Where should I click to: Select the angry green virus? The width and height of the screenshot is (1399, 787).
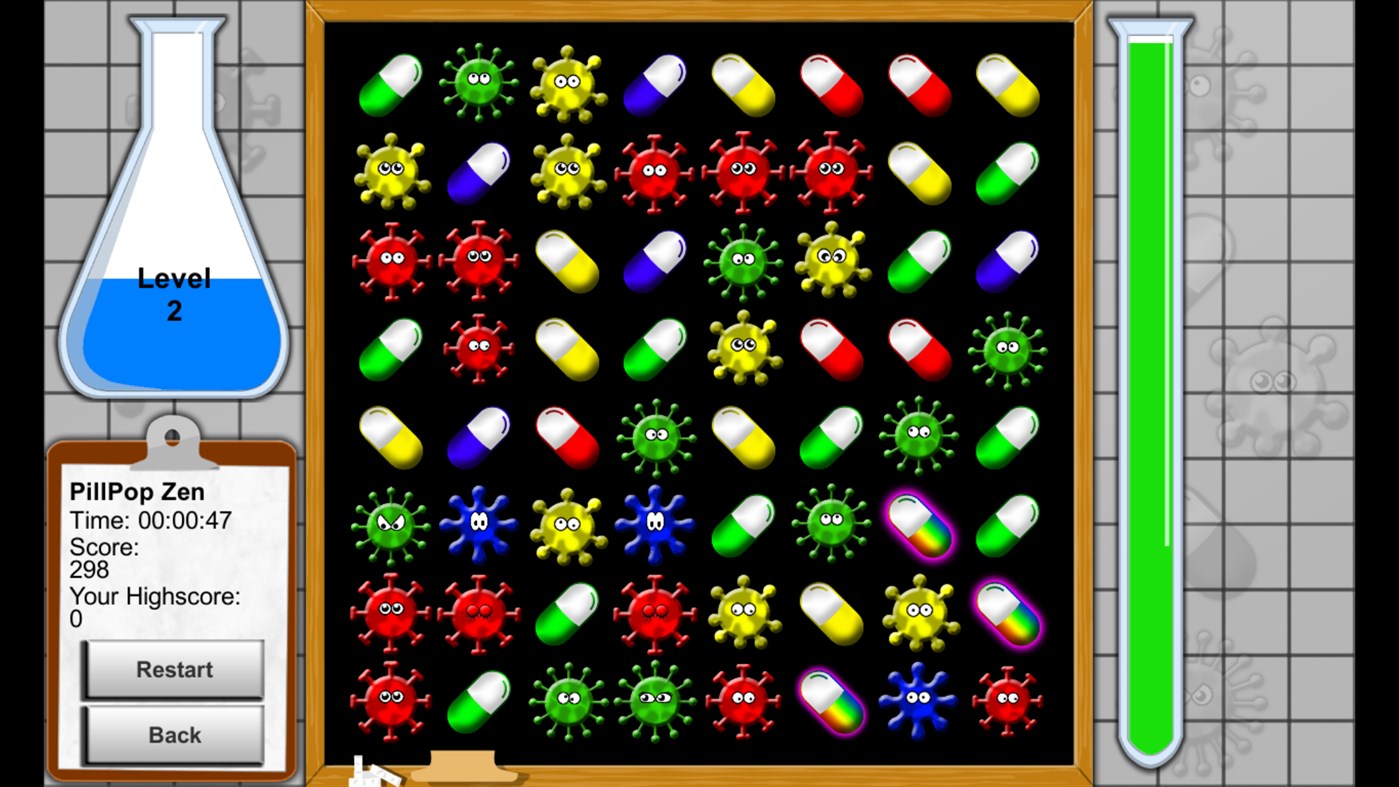tap(390, 523)
